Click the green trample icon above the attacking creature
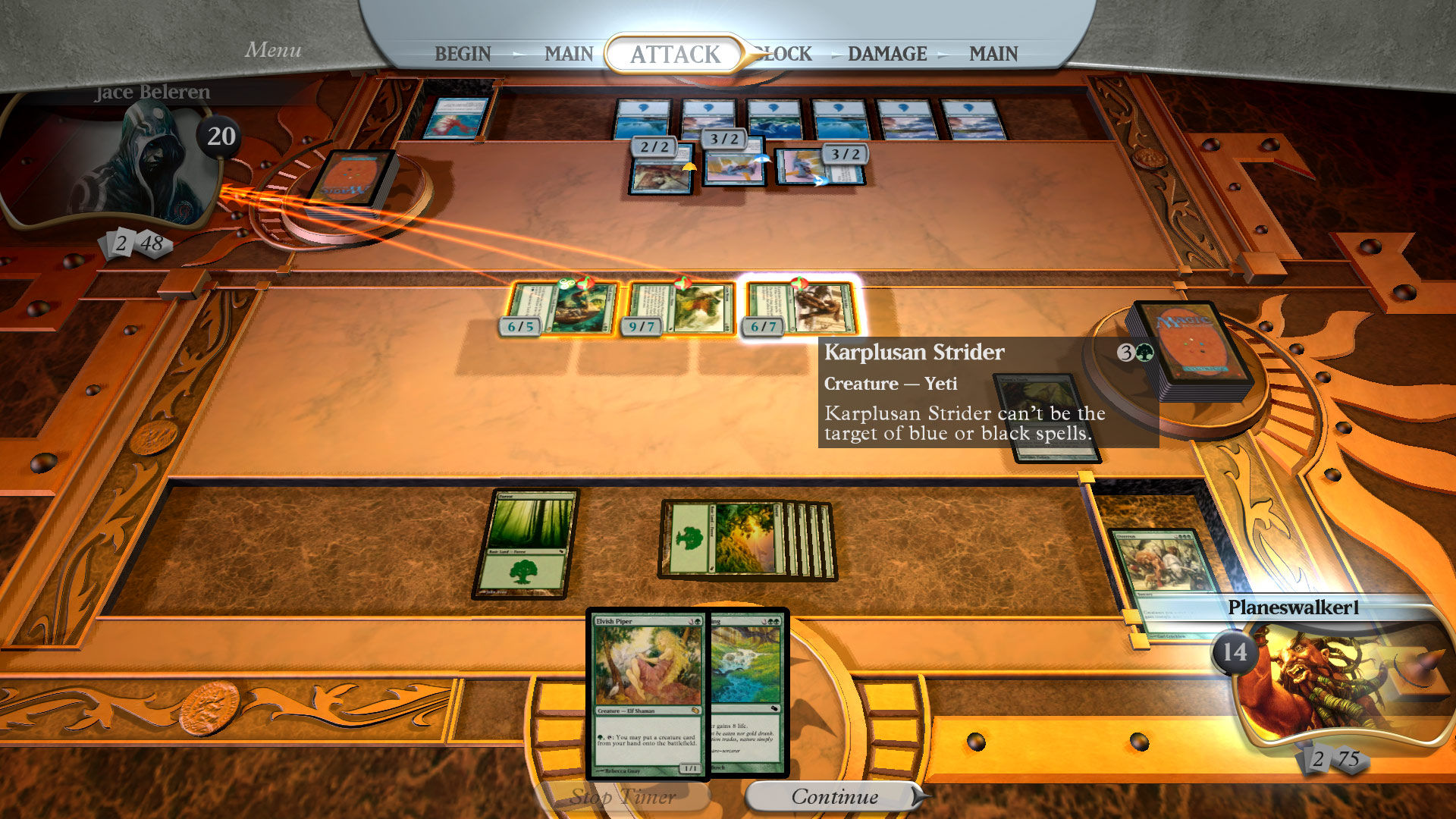Image resolution: width=1456 pixels, height=819 pixels. pos(566,284)
